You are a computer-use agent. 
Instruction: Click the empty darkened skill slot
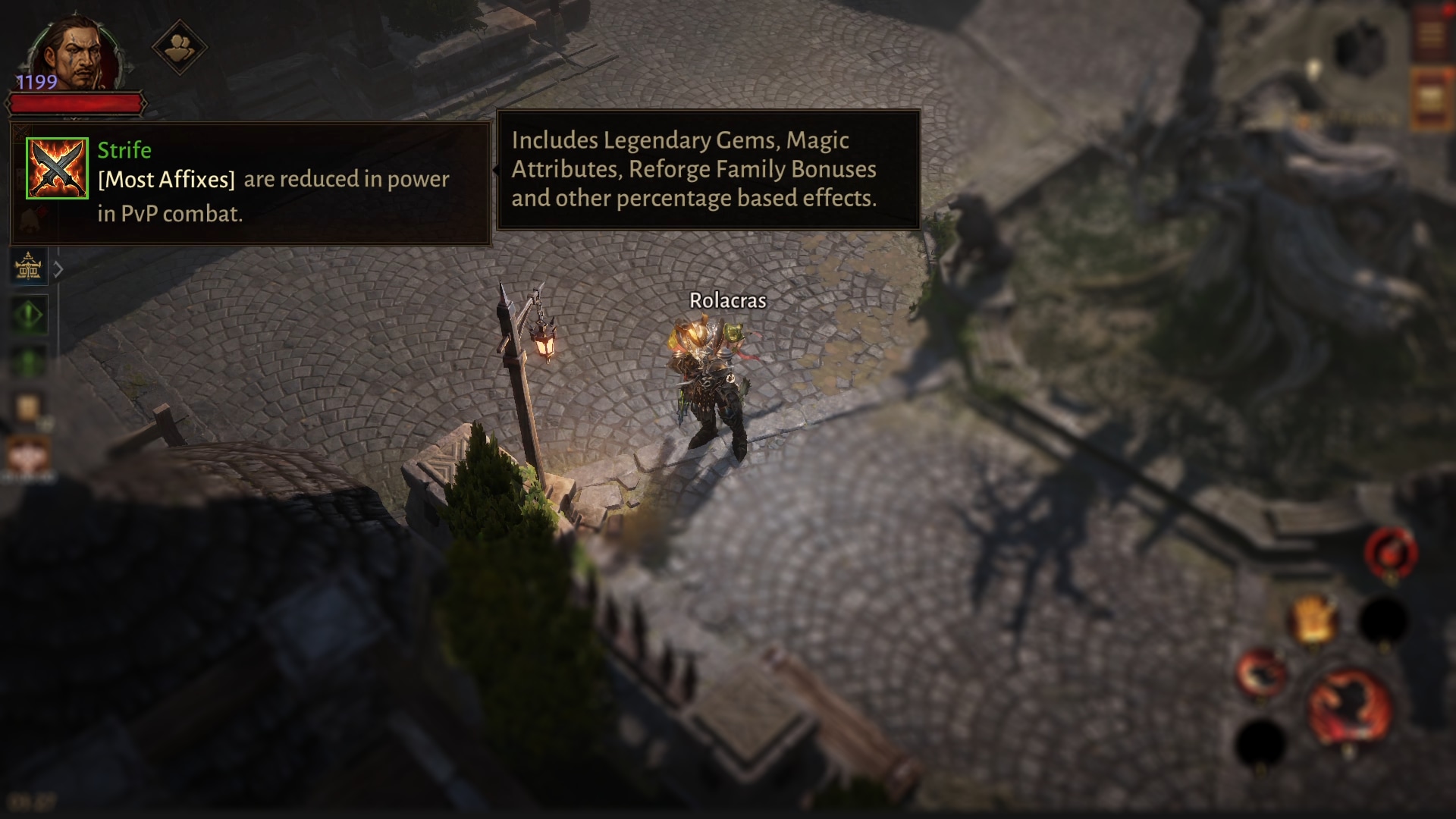tap(1382, 618)
